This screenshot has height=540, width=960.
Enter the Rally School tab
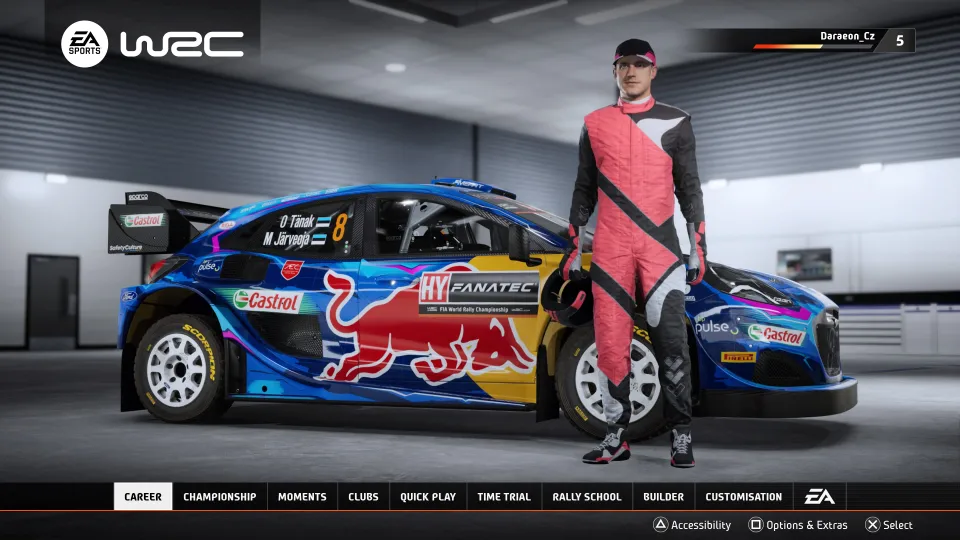point(587,497)
